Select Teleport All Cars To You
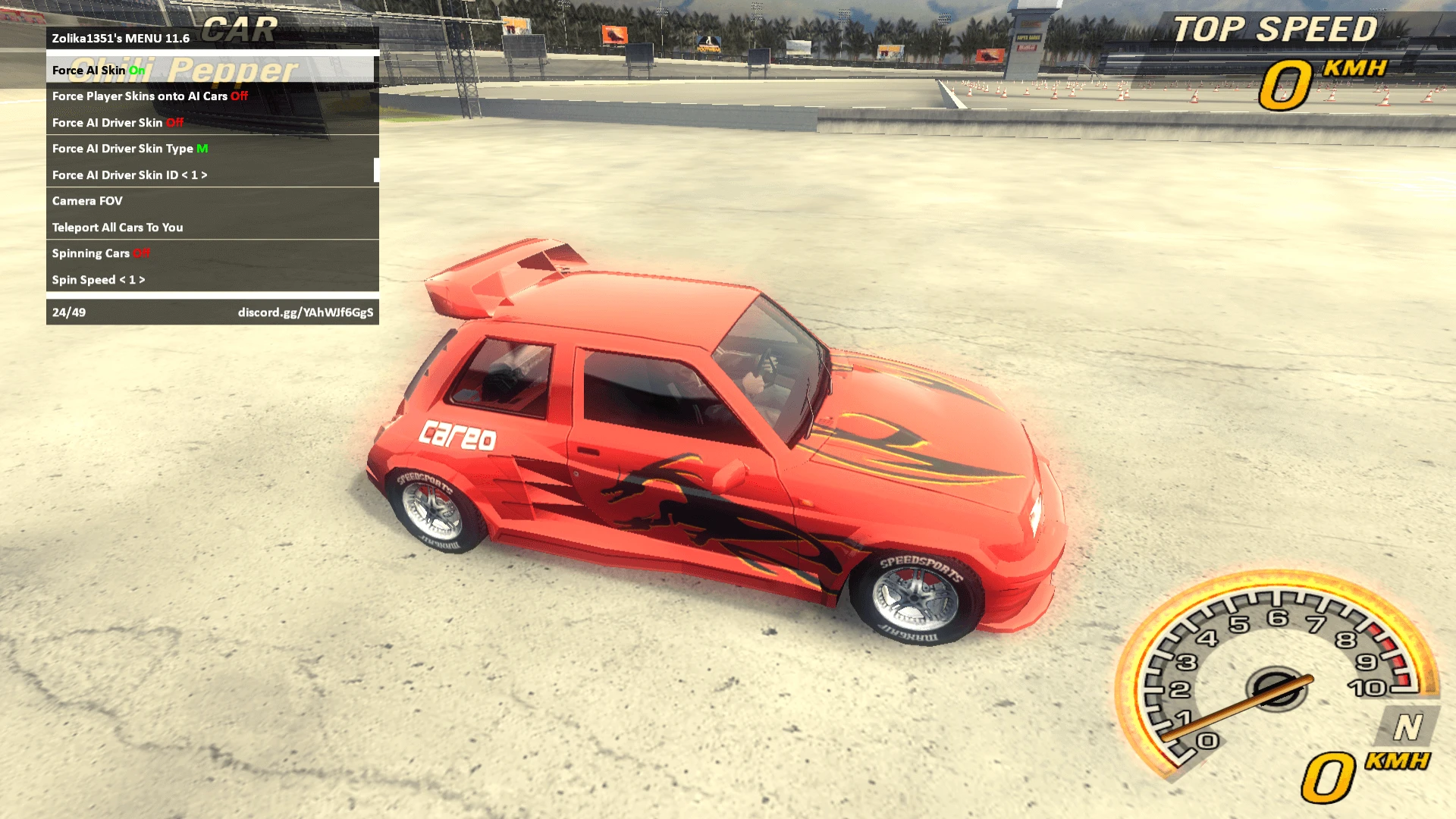The image size is (1456, 819). pos(118,227)
